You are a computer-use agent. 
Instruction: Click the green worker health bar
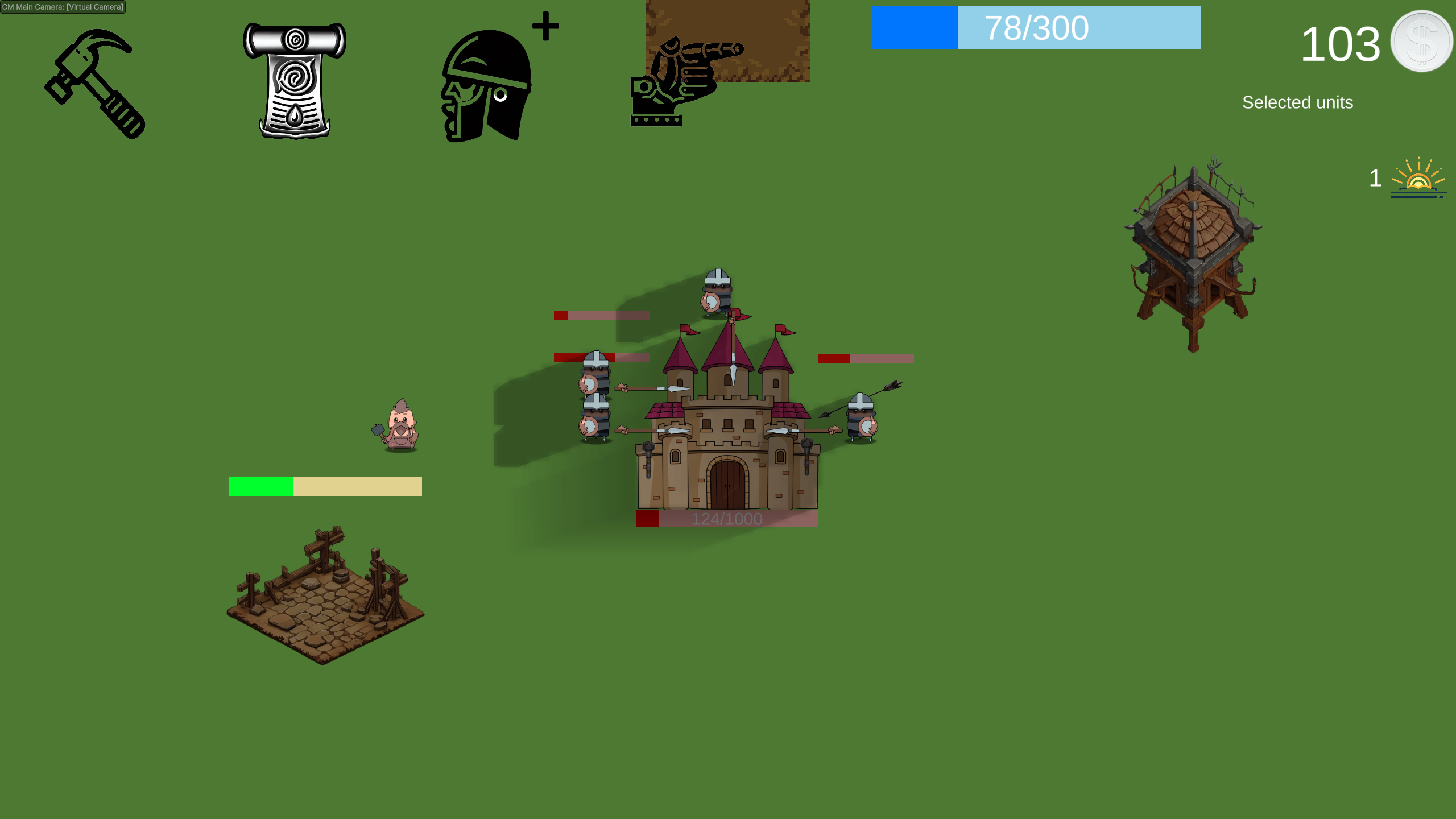click(x=260, y=486)
